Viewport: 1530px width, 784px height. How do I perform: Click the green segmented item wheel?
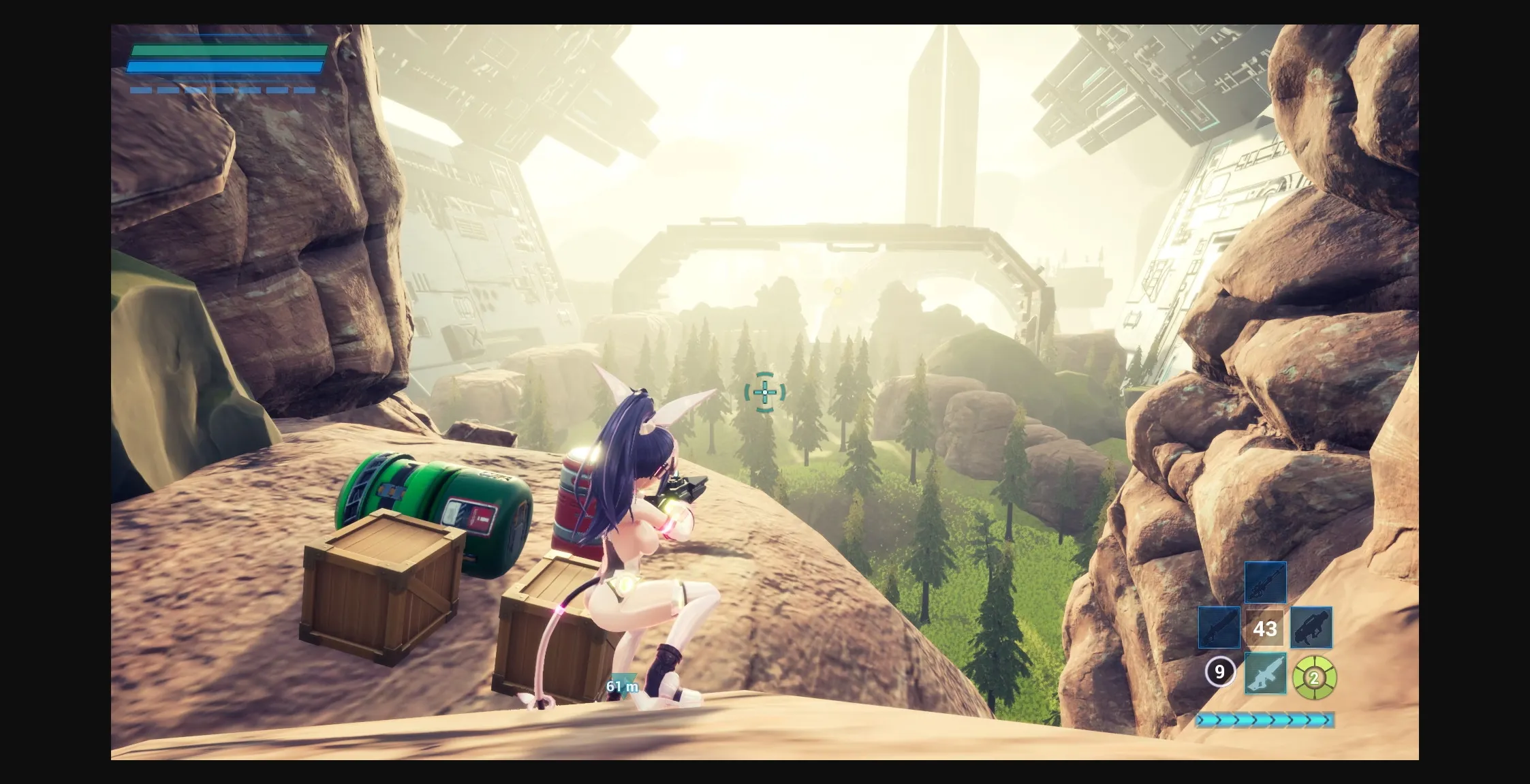(1314, 677)
